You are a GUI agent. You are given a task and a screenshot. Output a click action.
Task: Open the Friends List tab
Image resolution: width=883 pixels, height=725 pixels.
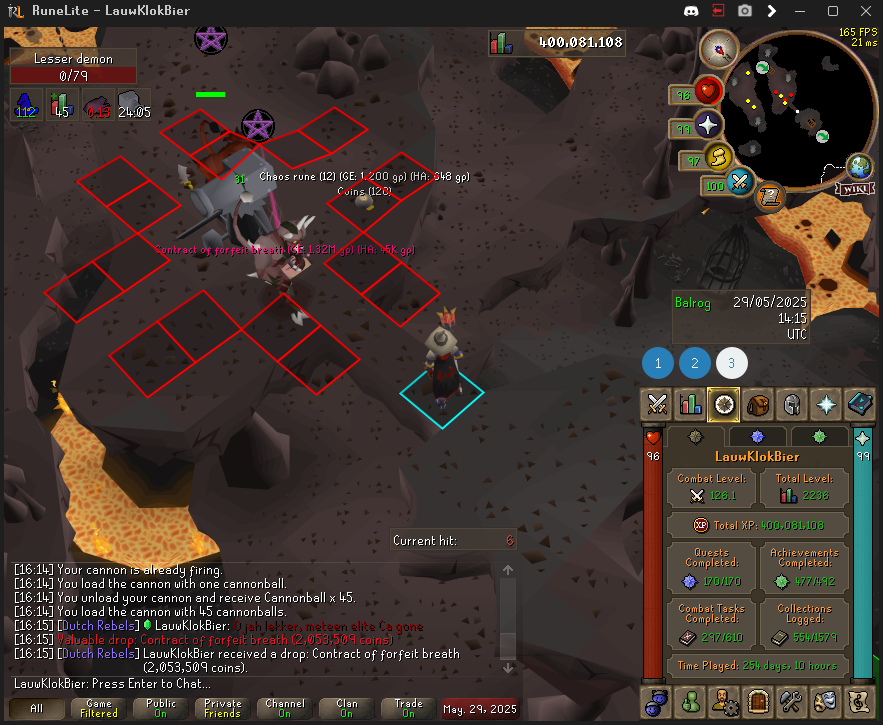tap(691, 700)
